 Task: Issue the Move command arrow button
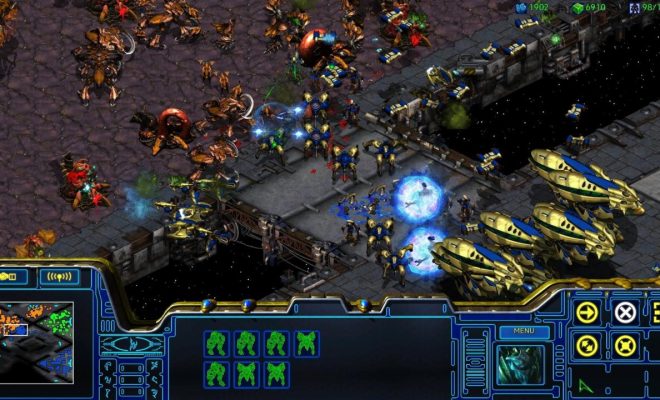click(586, 312)
